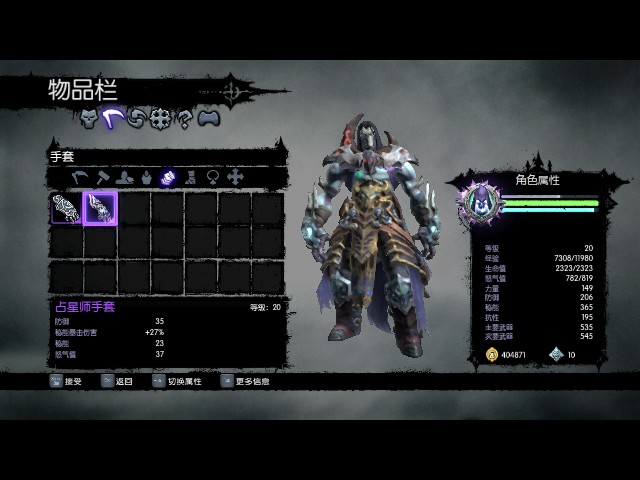Select the gauntlets category icon
Screen dimensions: 640x480
[167, 177]
